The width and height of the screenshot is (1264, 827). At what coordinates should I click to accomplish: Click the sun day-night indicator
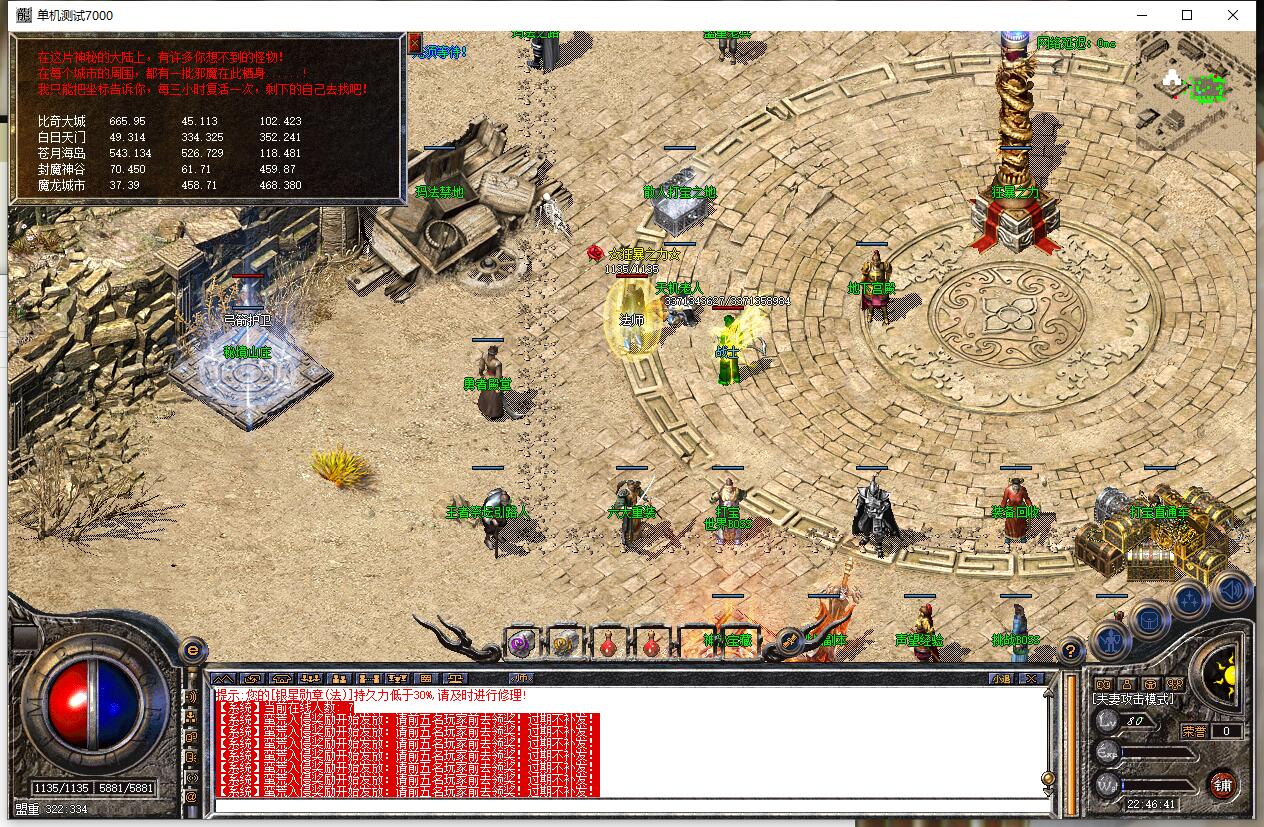pyautogui.click(x=1221, y=675)
